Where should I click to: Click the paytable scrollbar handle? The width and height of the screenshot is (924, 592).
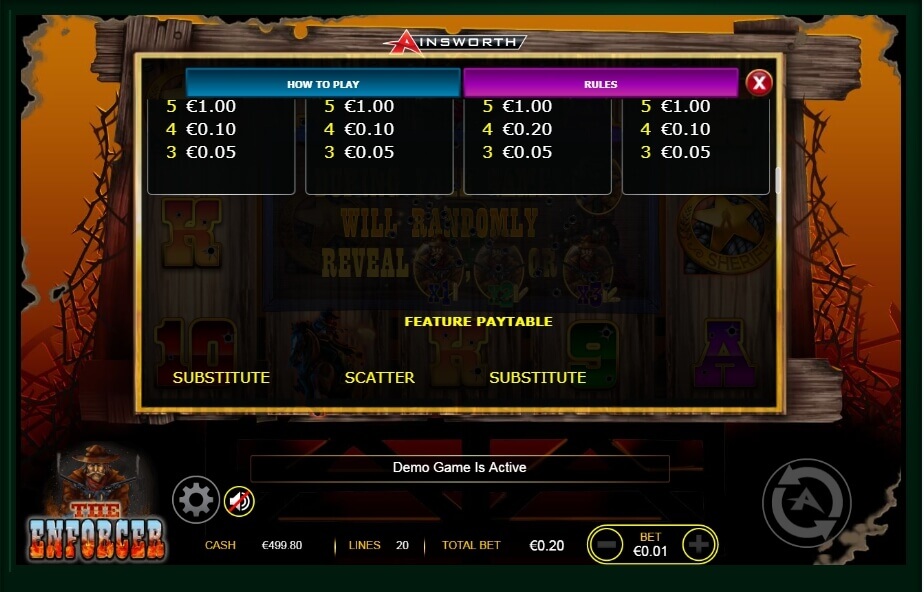(x=777, y=181)
